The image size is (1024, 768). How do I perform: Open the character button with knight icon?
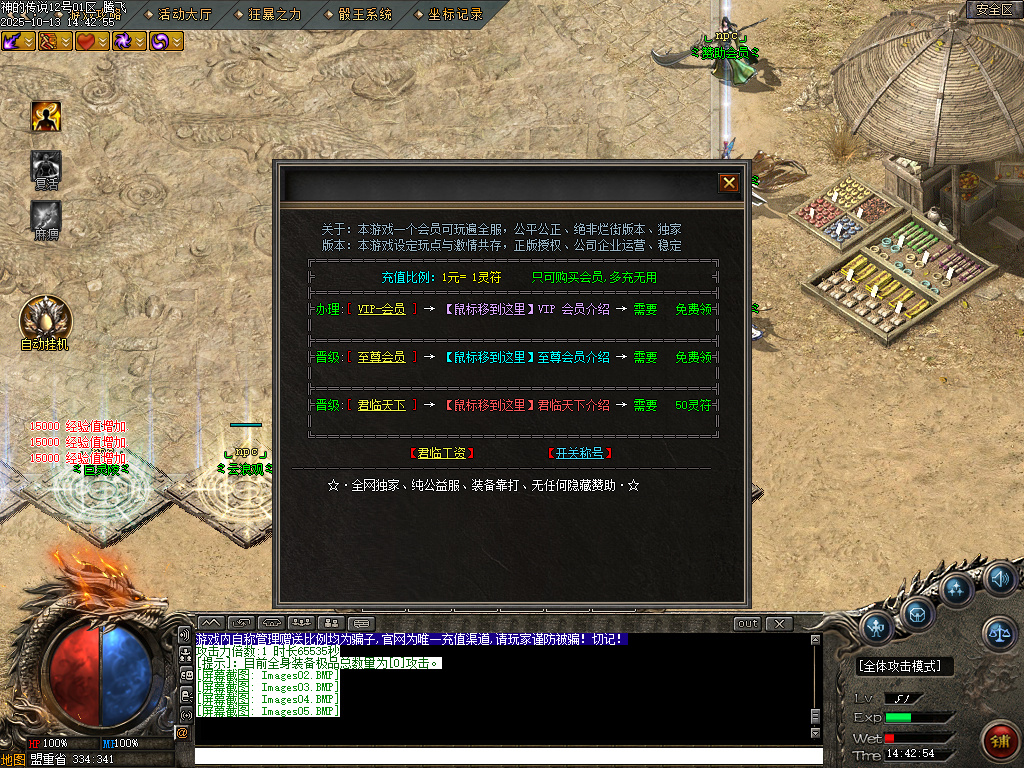pyautogui.click(x=877, y=627)
